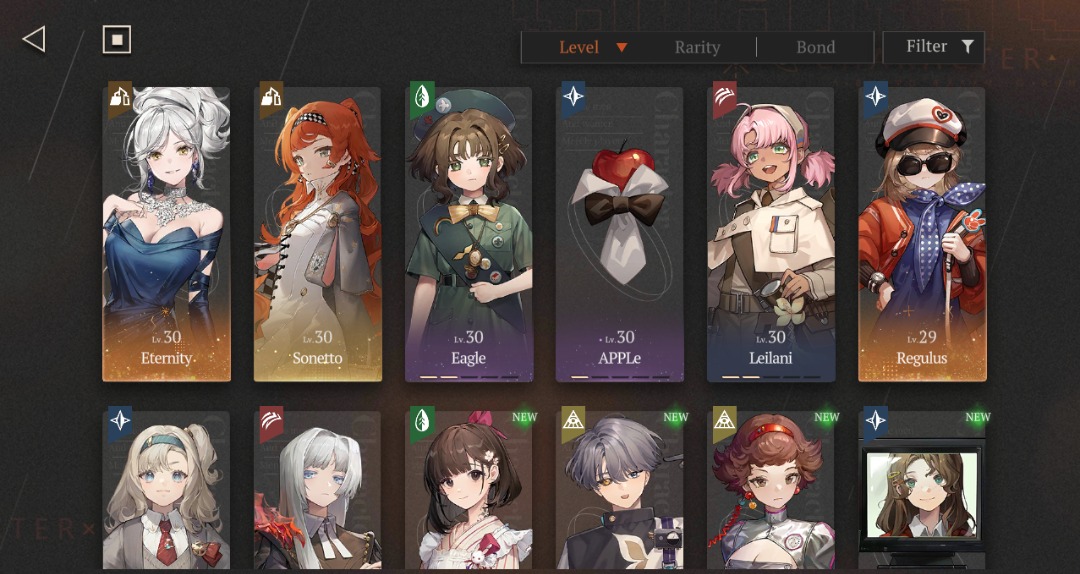Open the Filter options
The height and width of the screenshot is (574, 1080).
(x=939, y=47)
